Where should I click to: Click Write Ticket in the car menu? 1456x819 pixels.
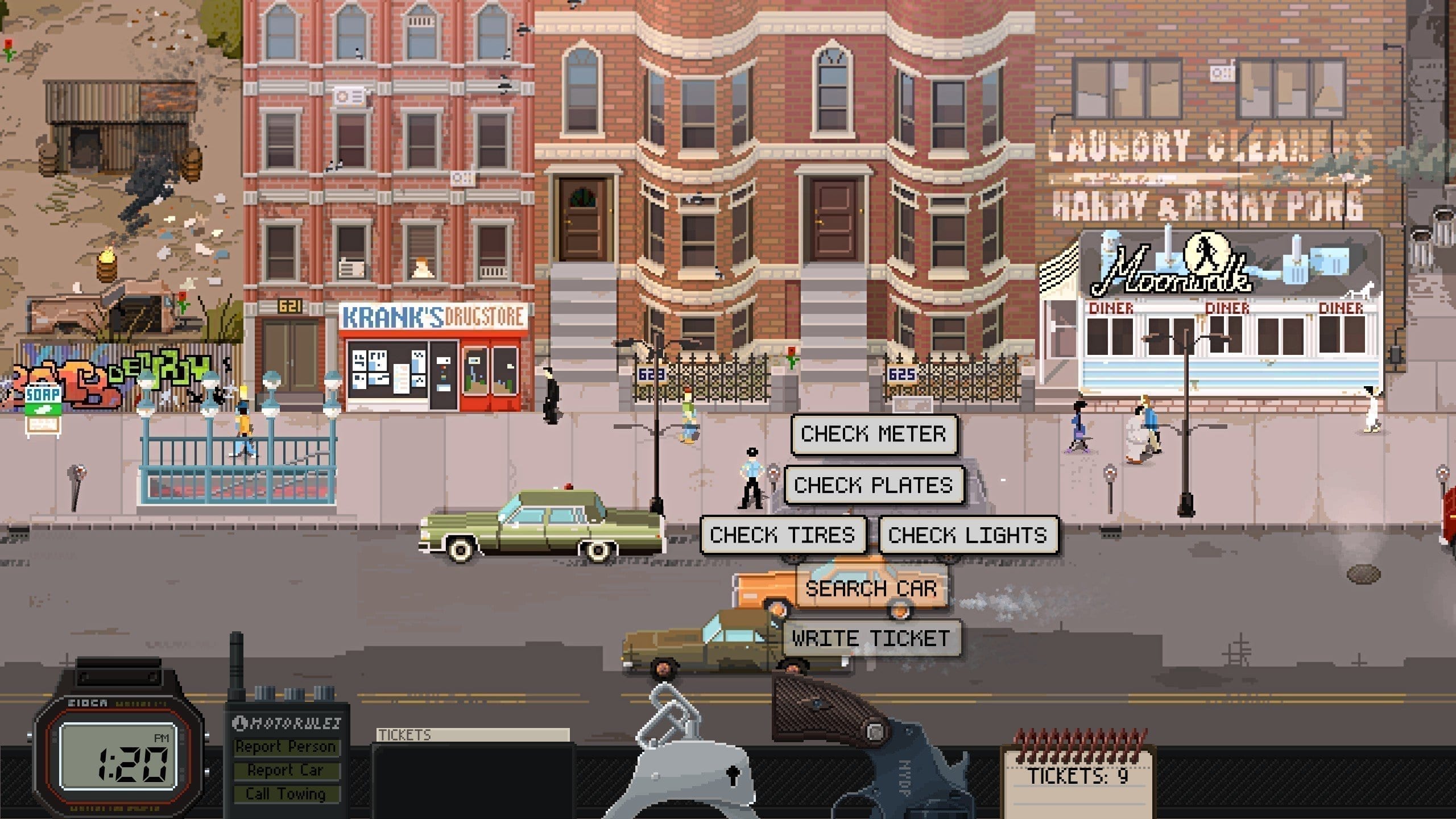tap(871, 639)
